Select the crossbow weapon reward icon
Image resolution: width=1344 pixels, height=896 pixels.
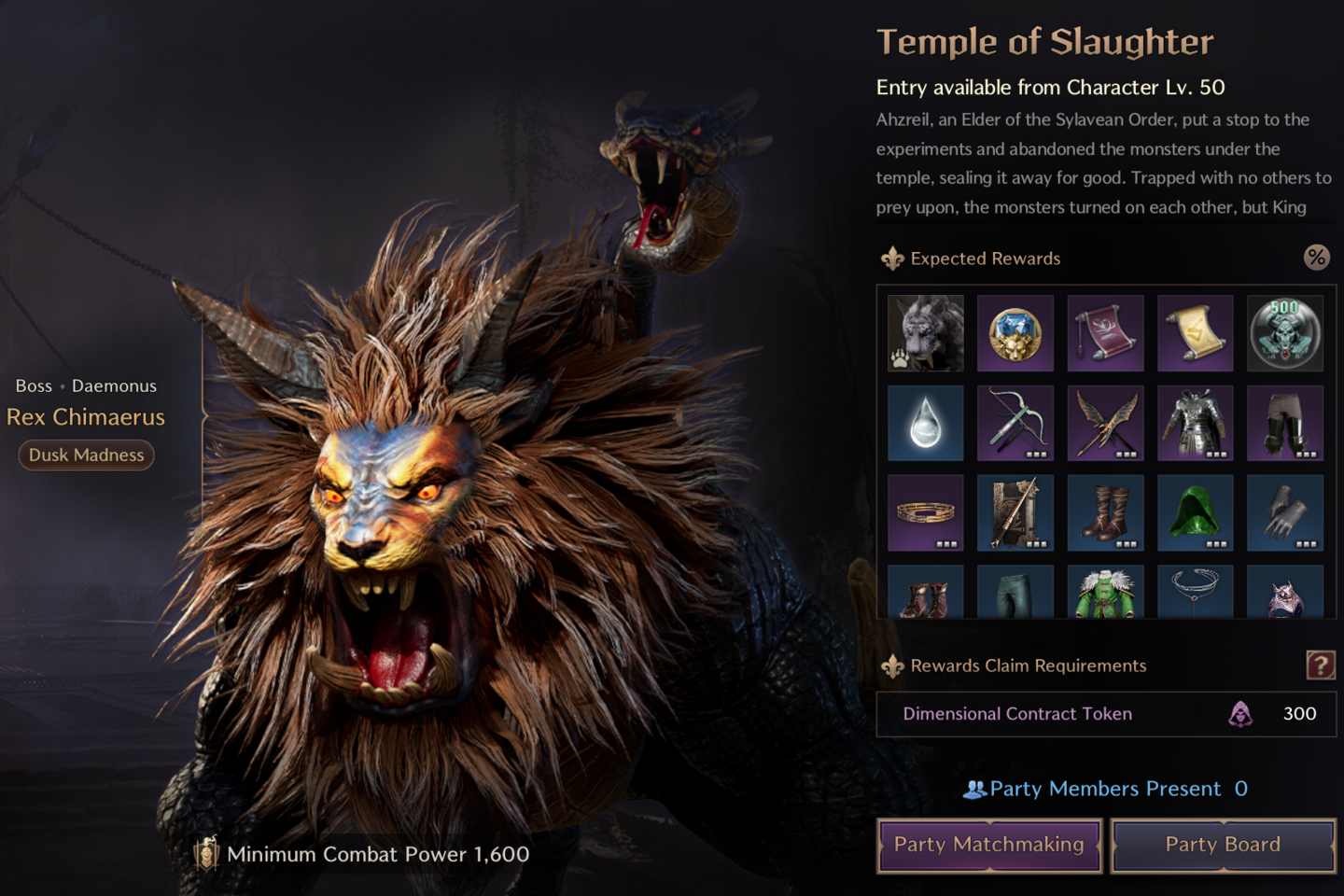(x=1015, y=424)
